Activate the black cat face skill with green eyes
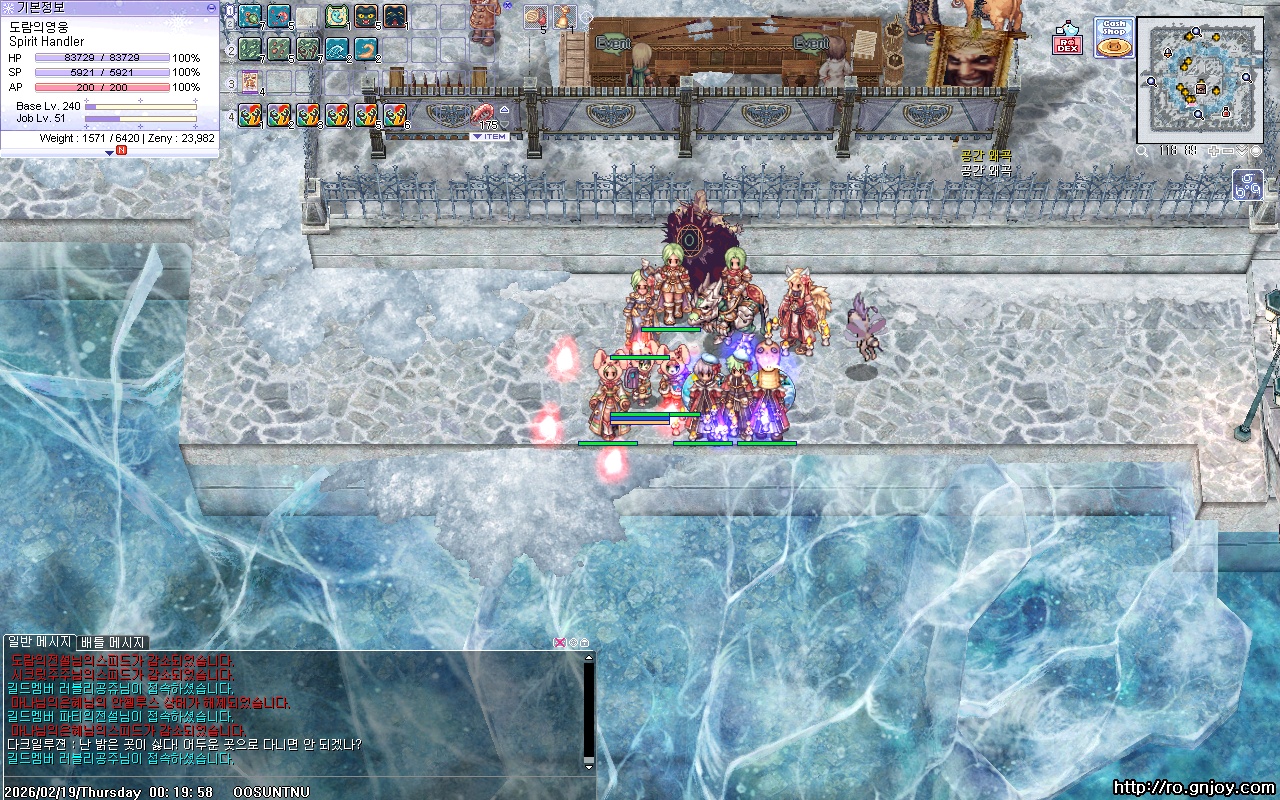1280x800 pixels. tap(366, 17)
